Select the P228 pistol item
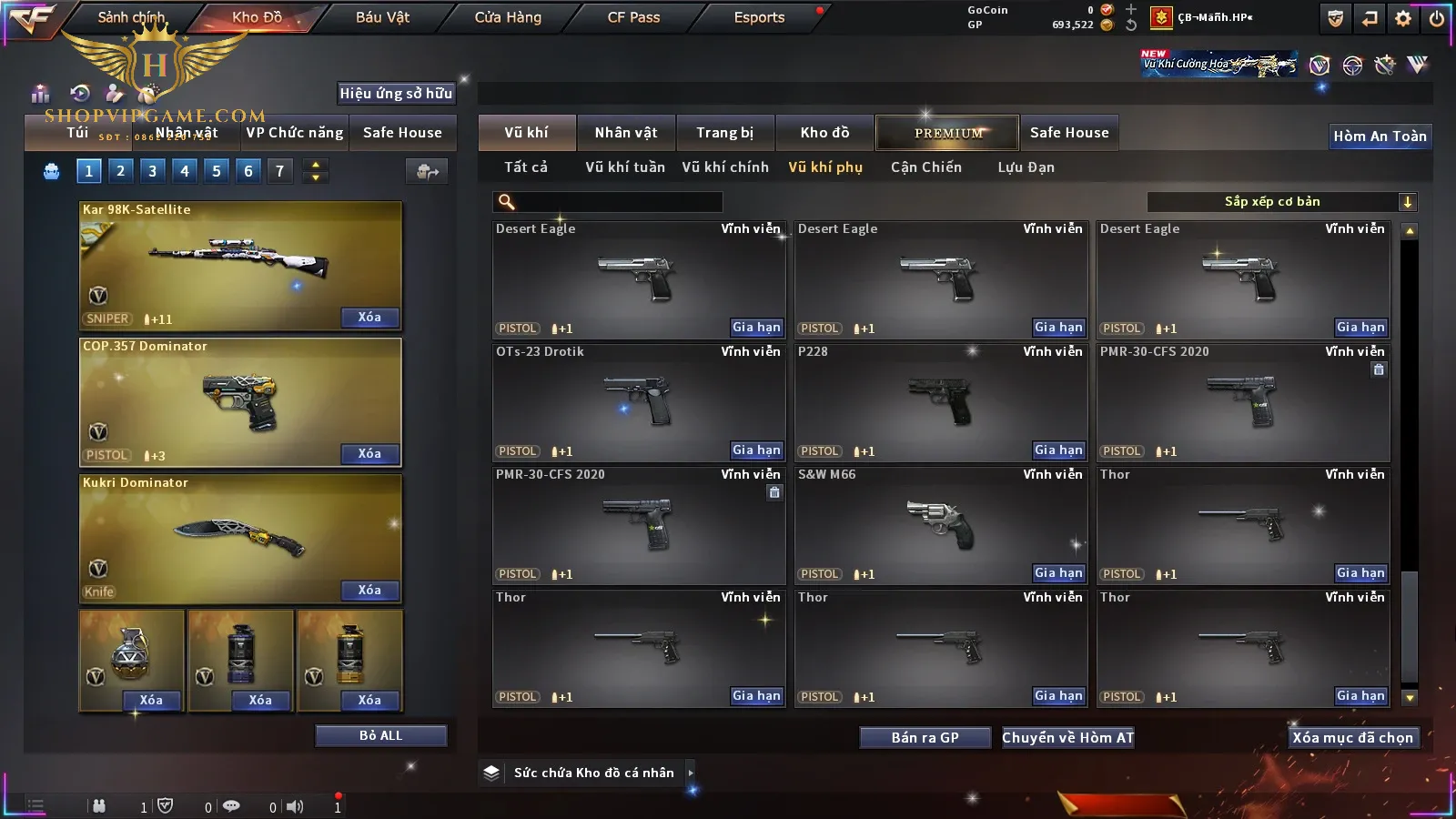 [x=941, y=402]
